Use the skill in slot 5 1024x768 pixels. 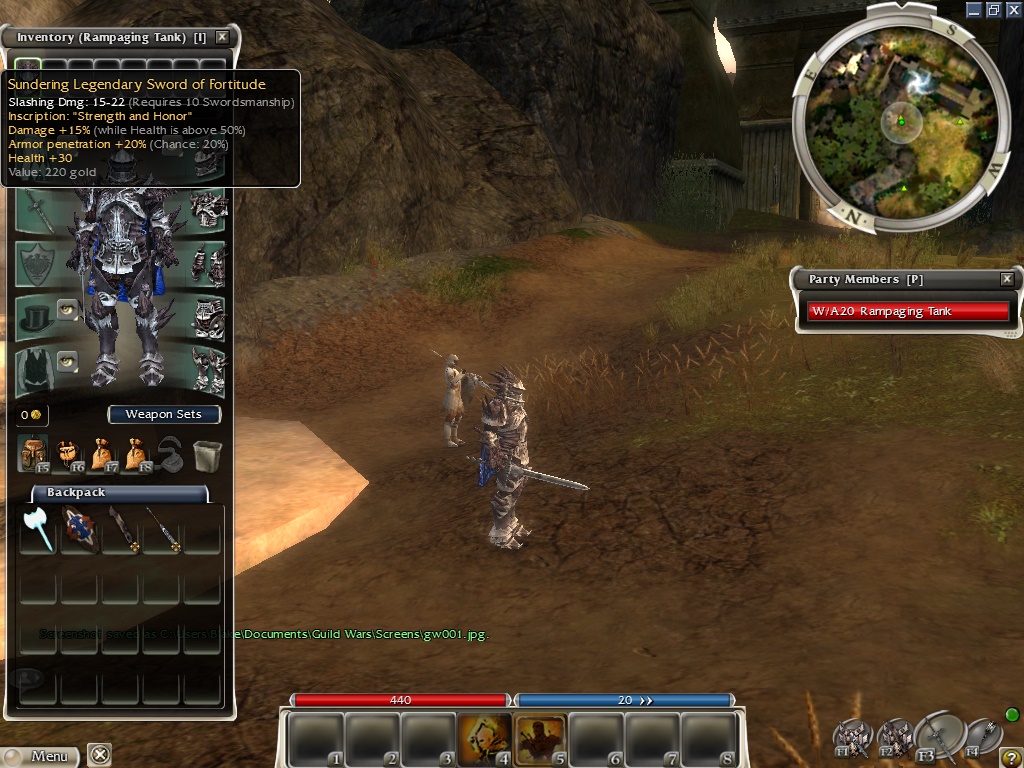point(540,739)
